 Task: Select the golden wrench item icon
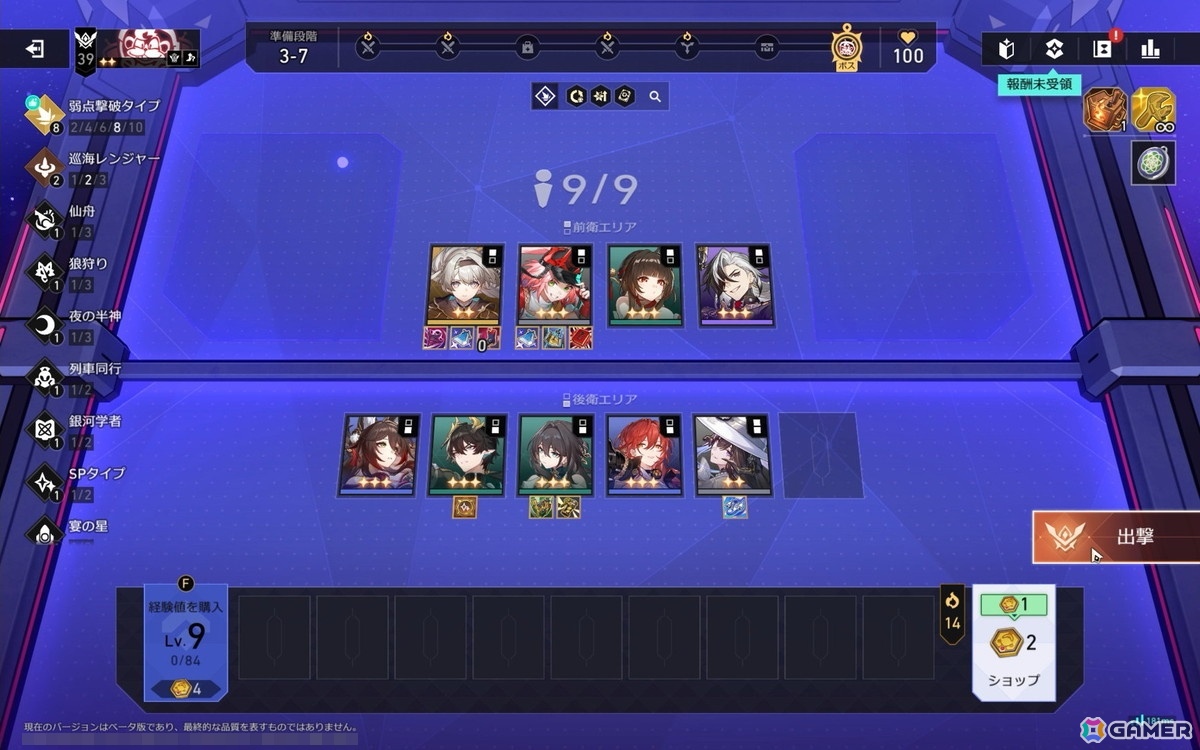[1153, 110]
